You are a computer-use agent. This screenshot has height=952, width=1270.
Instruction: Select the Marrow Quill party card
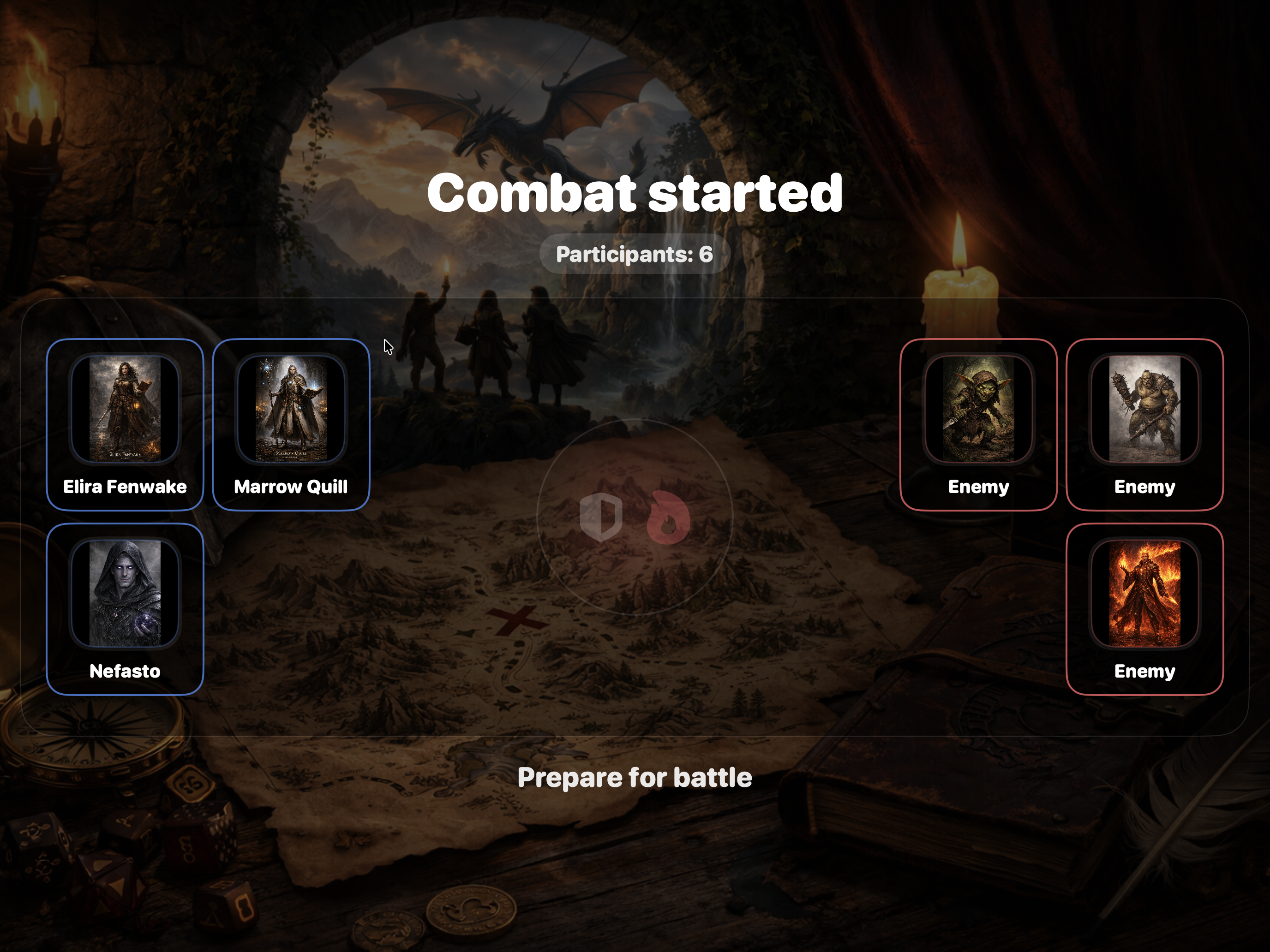point(292,425)
